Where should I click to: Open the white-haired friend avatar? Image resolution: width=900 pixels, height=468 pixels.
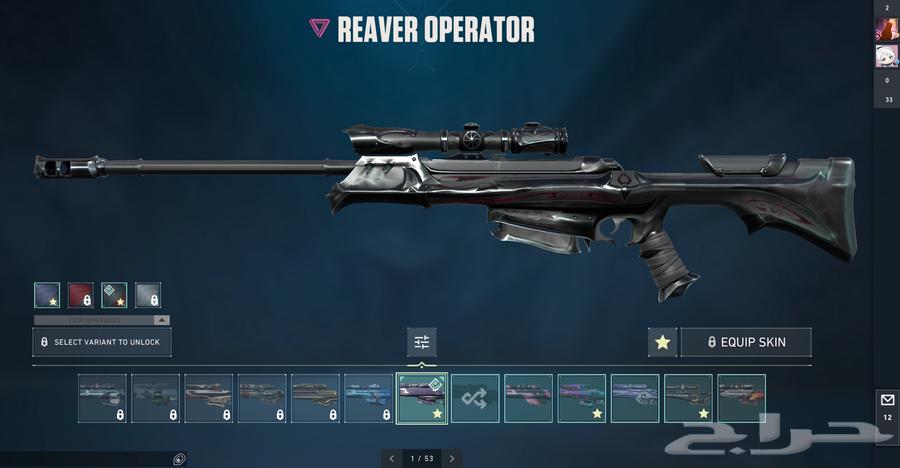click(x=887, y=56)
